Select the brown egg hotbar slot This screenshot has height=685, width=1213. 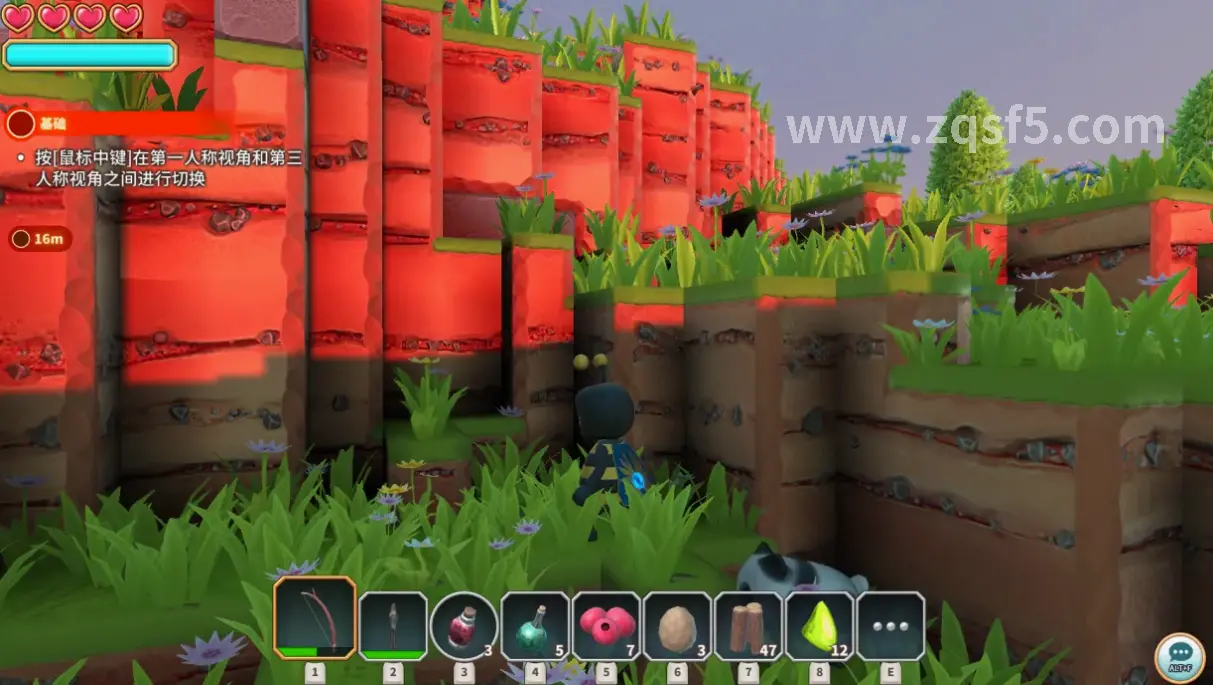click(x=677, y=626)
